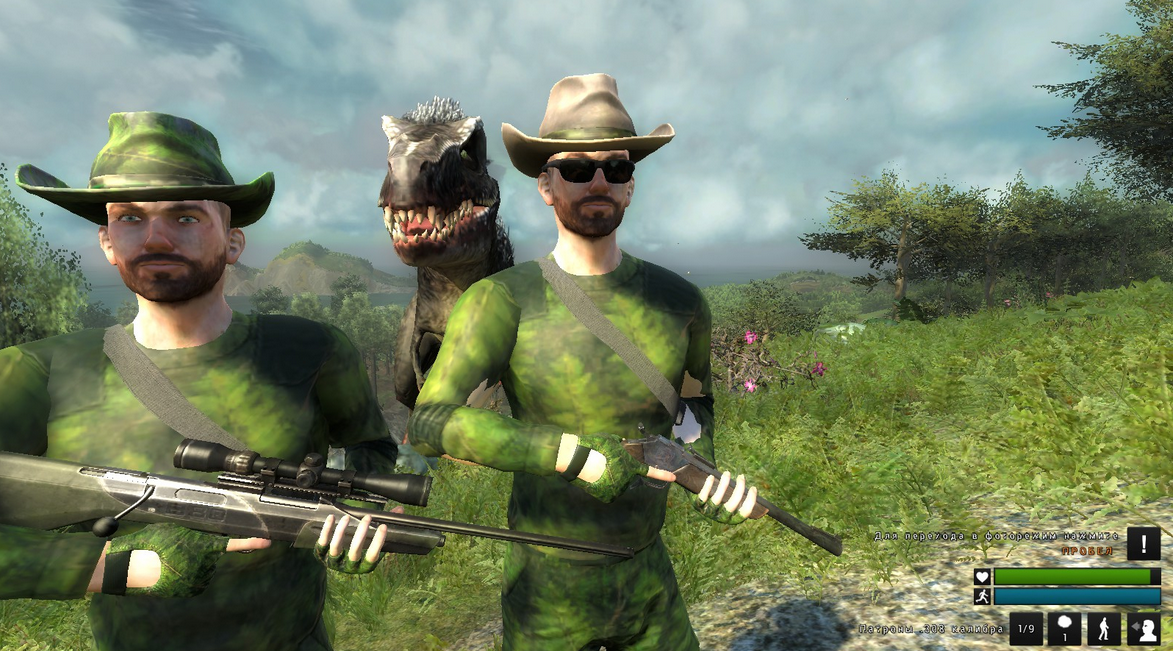Screen dimensions: 1173x651
Task: Switch view with the head-and-arrow icon
Action: point(1143,629)
